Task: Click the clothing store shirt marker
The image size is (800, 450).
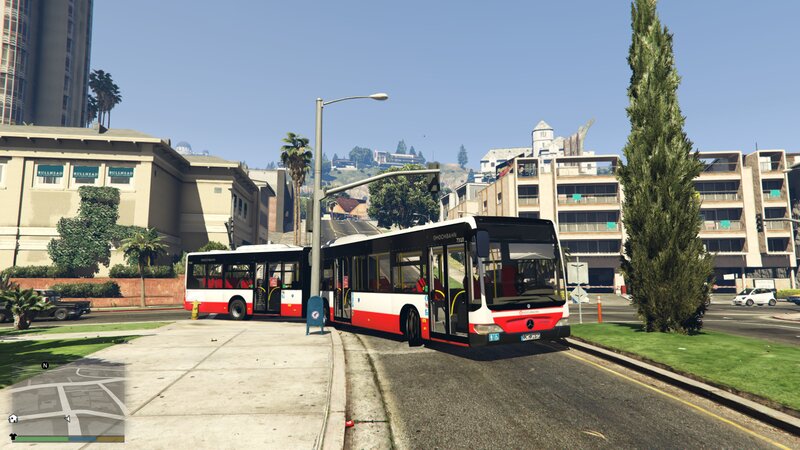Action: click(x=13, y=436)
